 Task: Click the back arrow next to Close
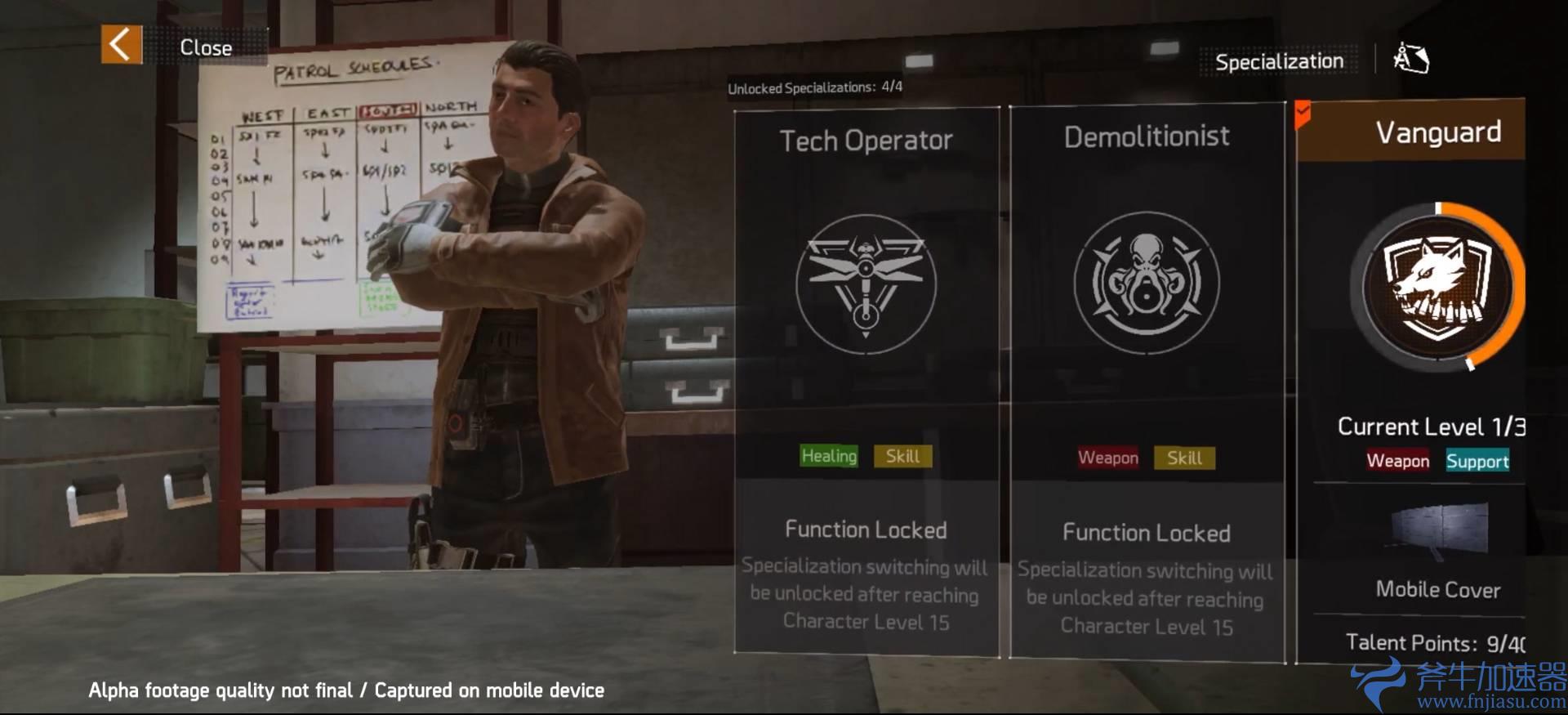point(119,44)
